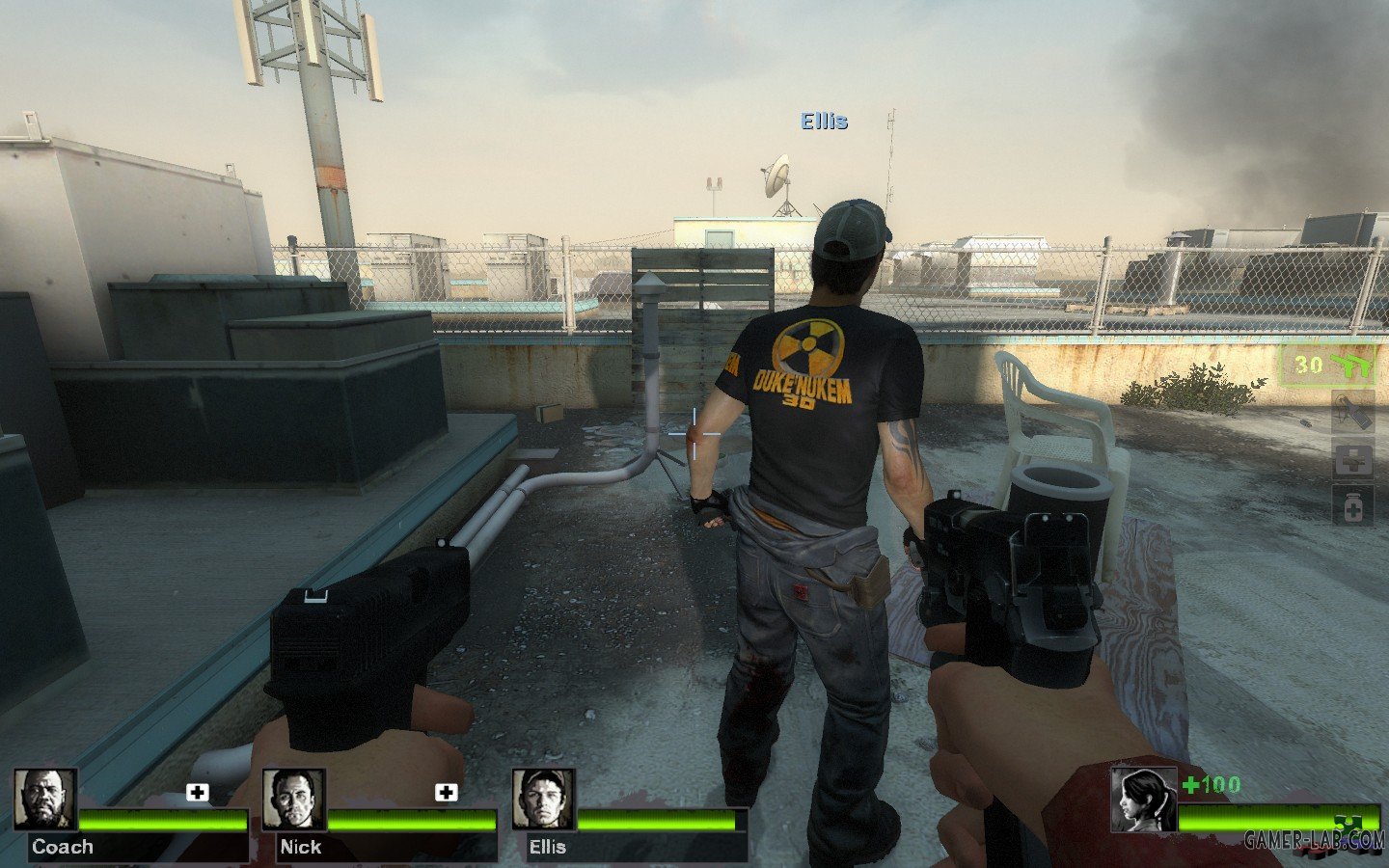Select the molotov bottle slot
Screen dimensions: 1389x868
point(1353,412)
